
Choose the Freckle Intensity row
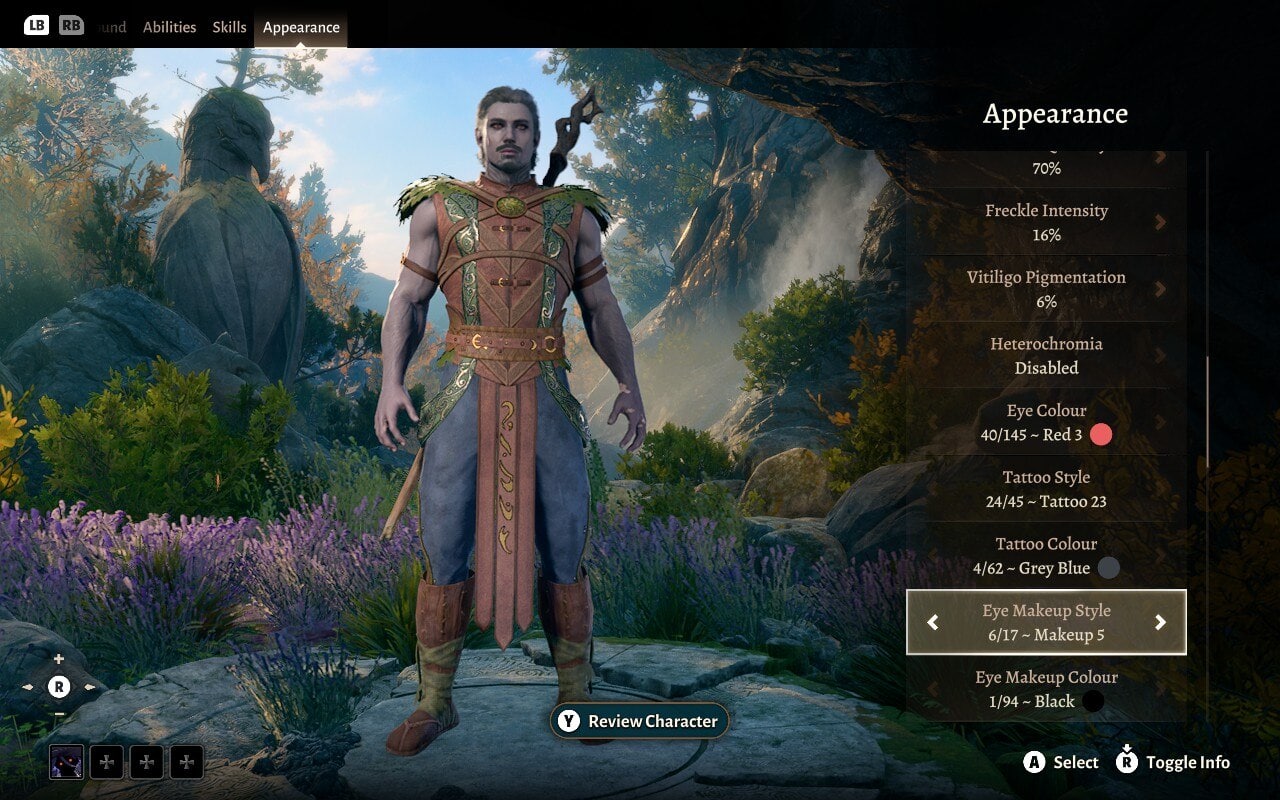pyautogui.click(x=1046, y=222)
